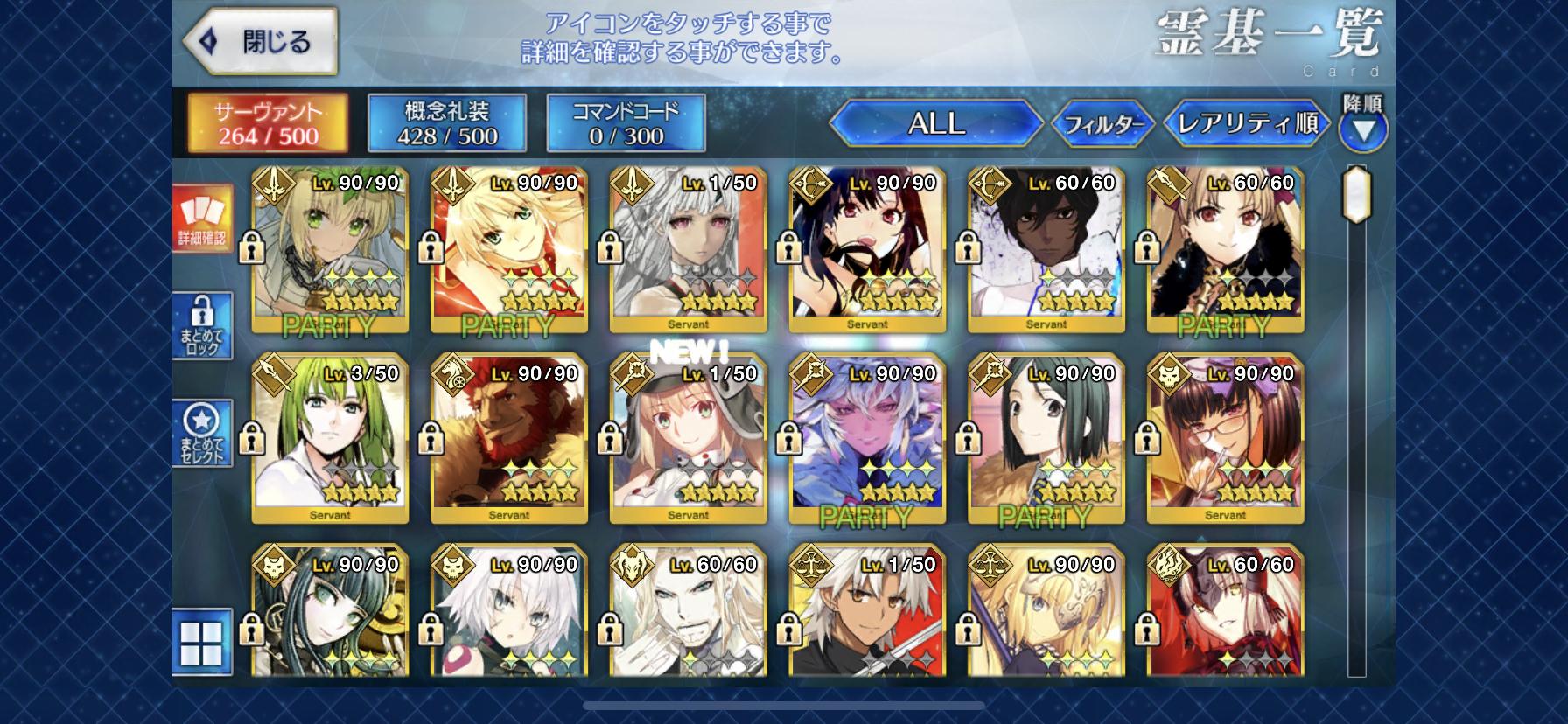
Task: Select the ALL class filter
Action: click(935, 123)
